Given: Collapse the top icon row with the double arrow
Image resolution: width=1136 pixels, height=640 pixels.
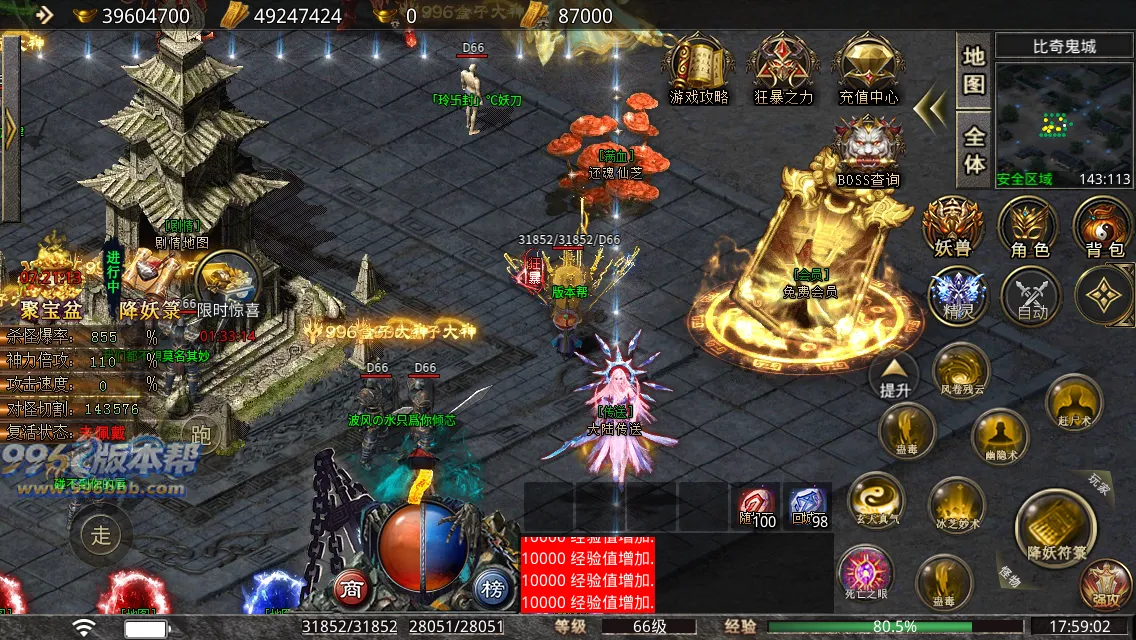Looking at the screenshot, I should click(931, 105).
